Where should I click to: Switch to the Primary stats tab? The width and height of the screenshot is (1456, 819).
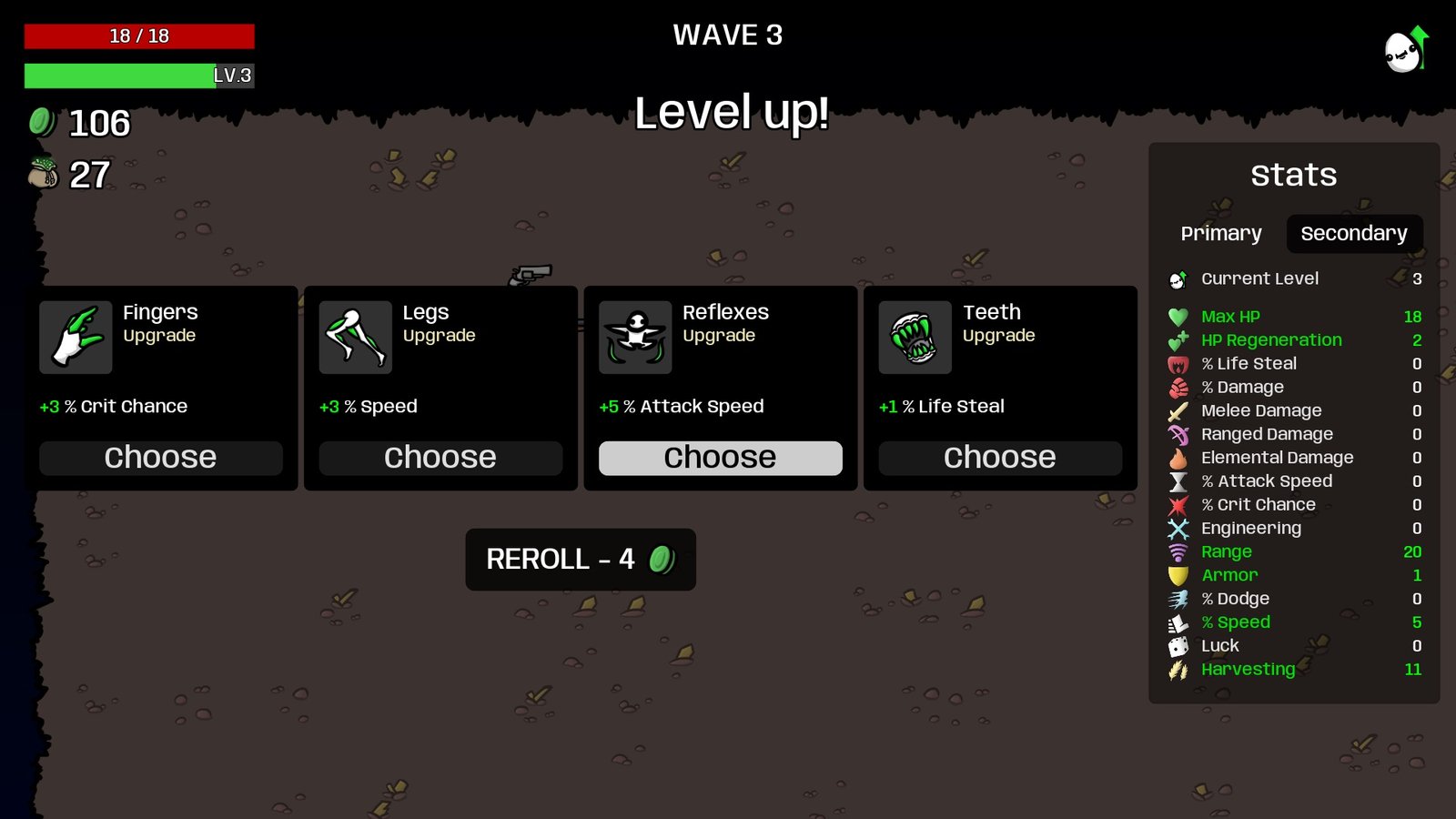(x=1221, y=234)
